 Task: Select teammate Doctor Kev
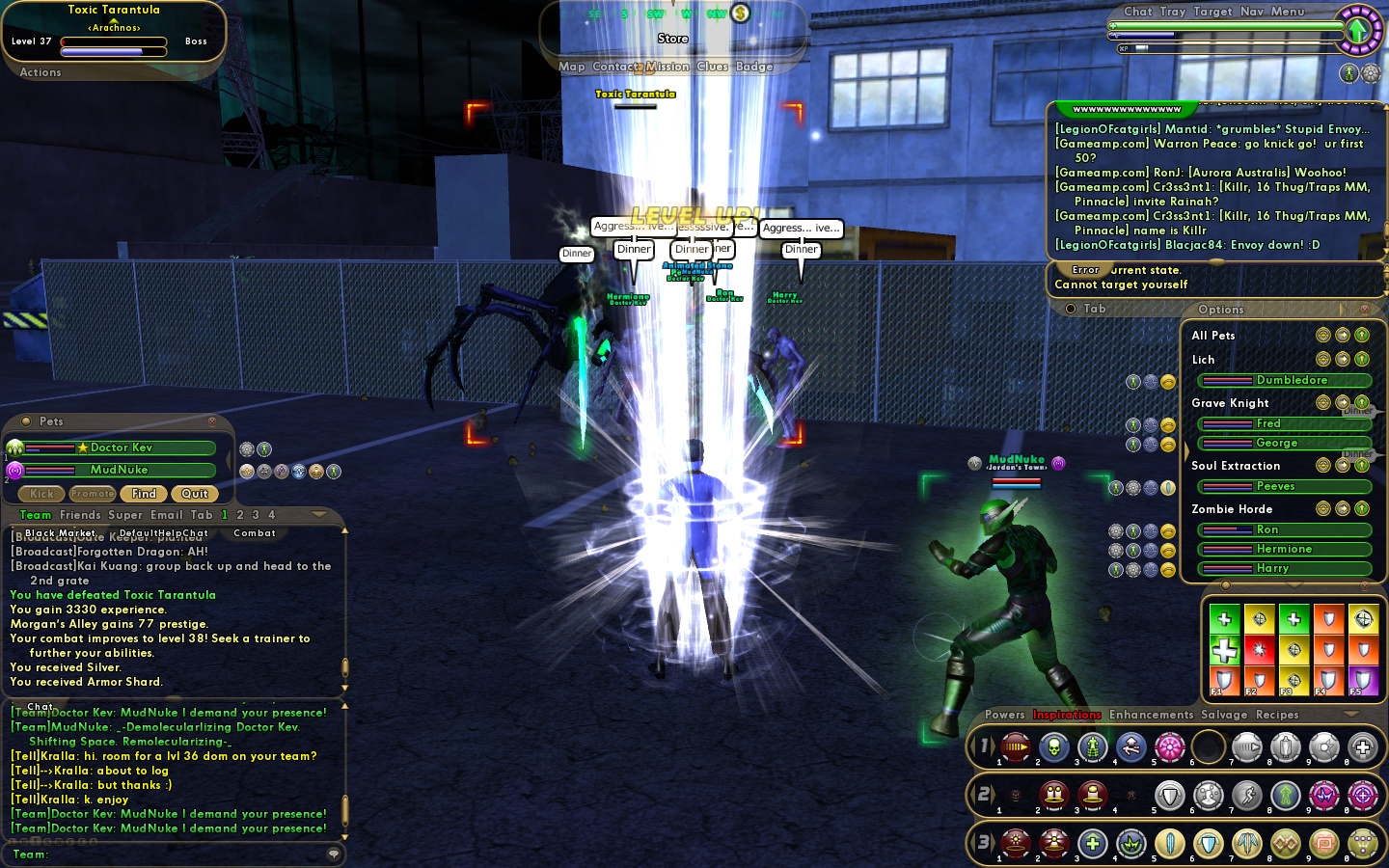(121, 448)
